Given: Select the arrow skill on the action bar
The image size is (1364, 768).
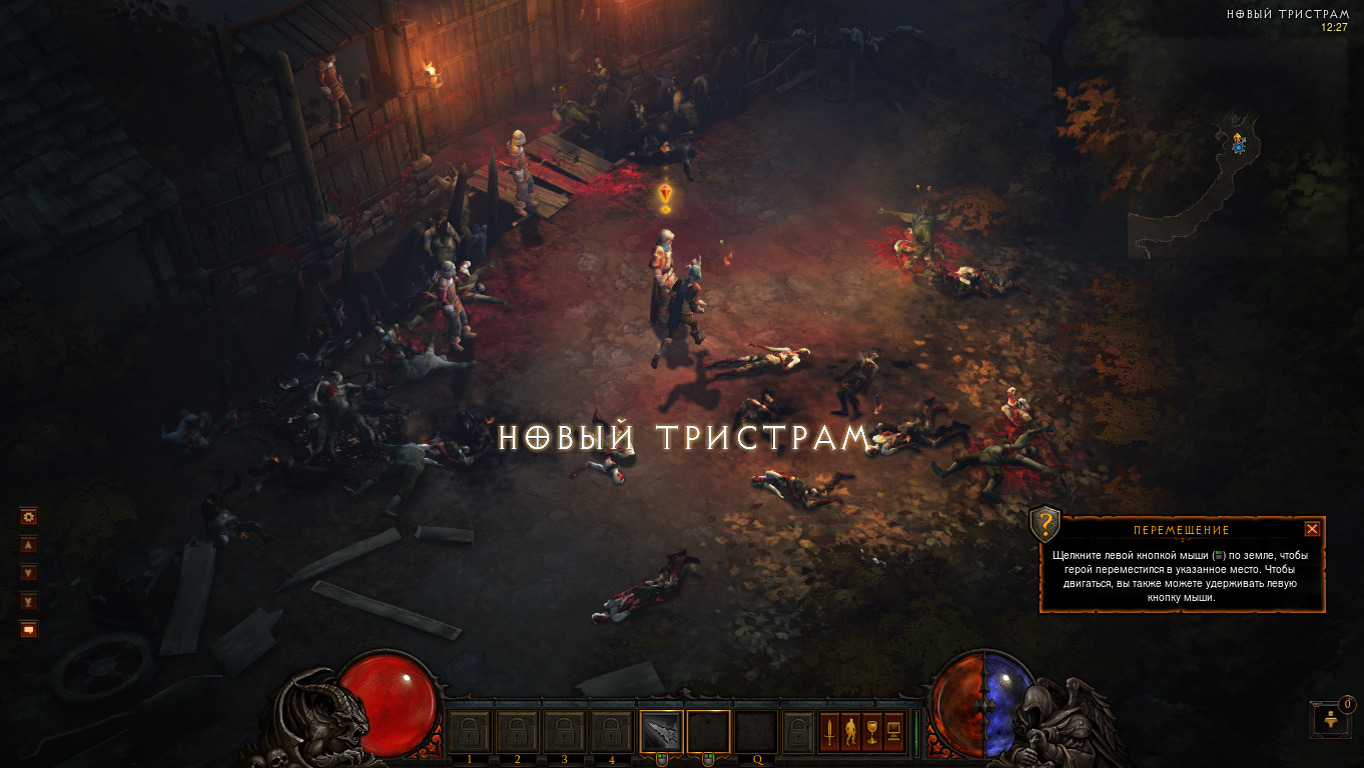Looking at the screenshot, I should [661, 731].
